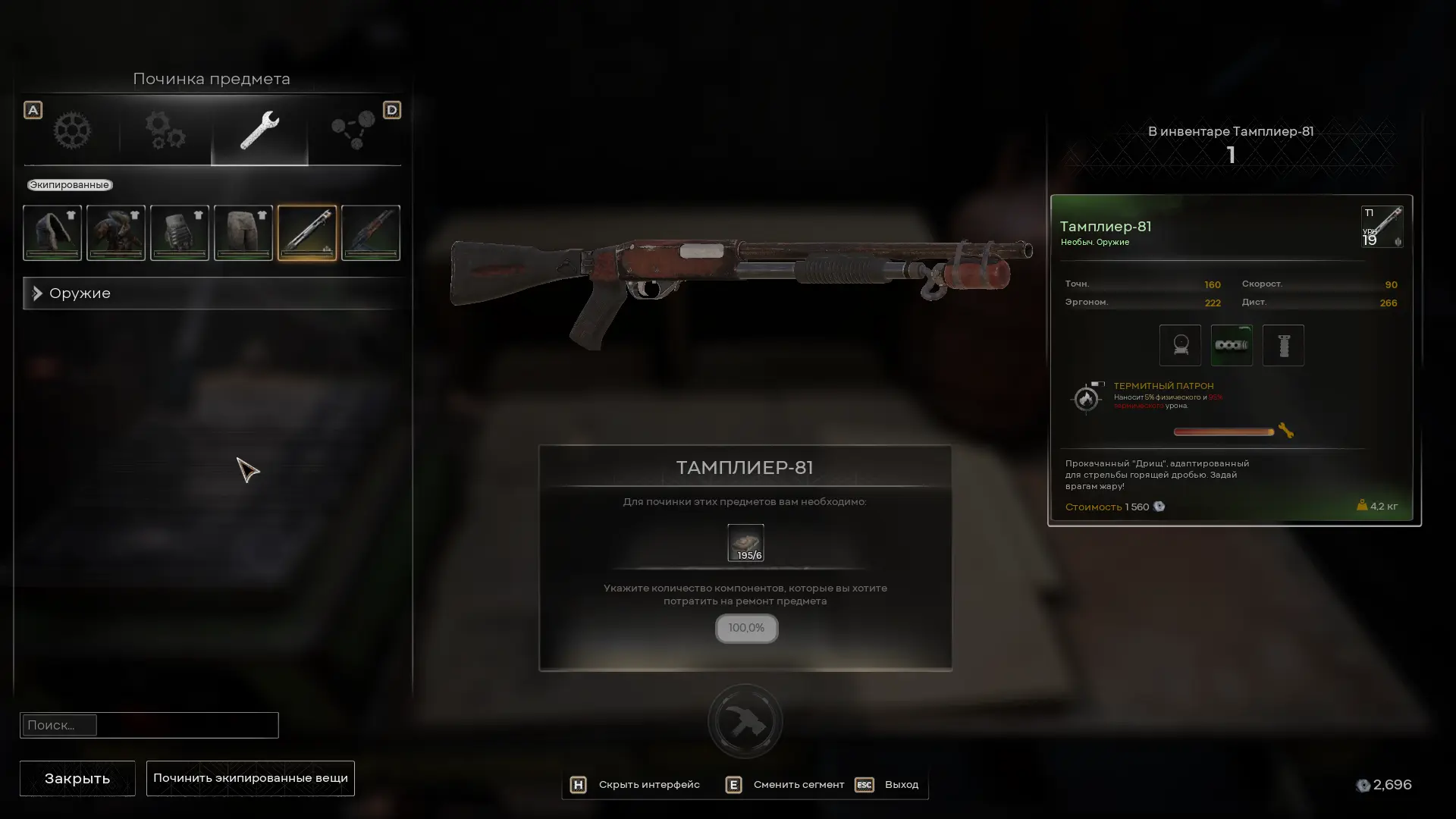1456x819 pixels.
Task: Choose the equipped jacket slot
Action: coord(116,233)
